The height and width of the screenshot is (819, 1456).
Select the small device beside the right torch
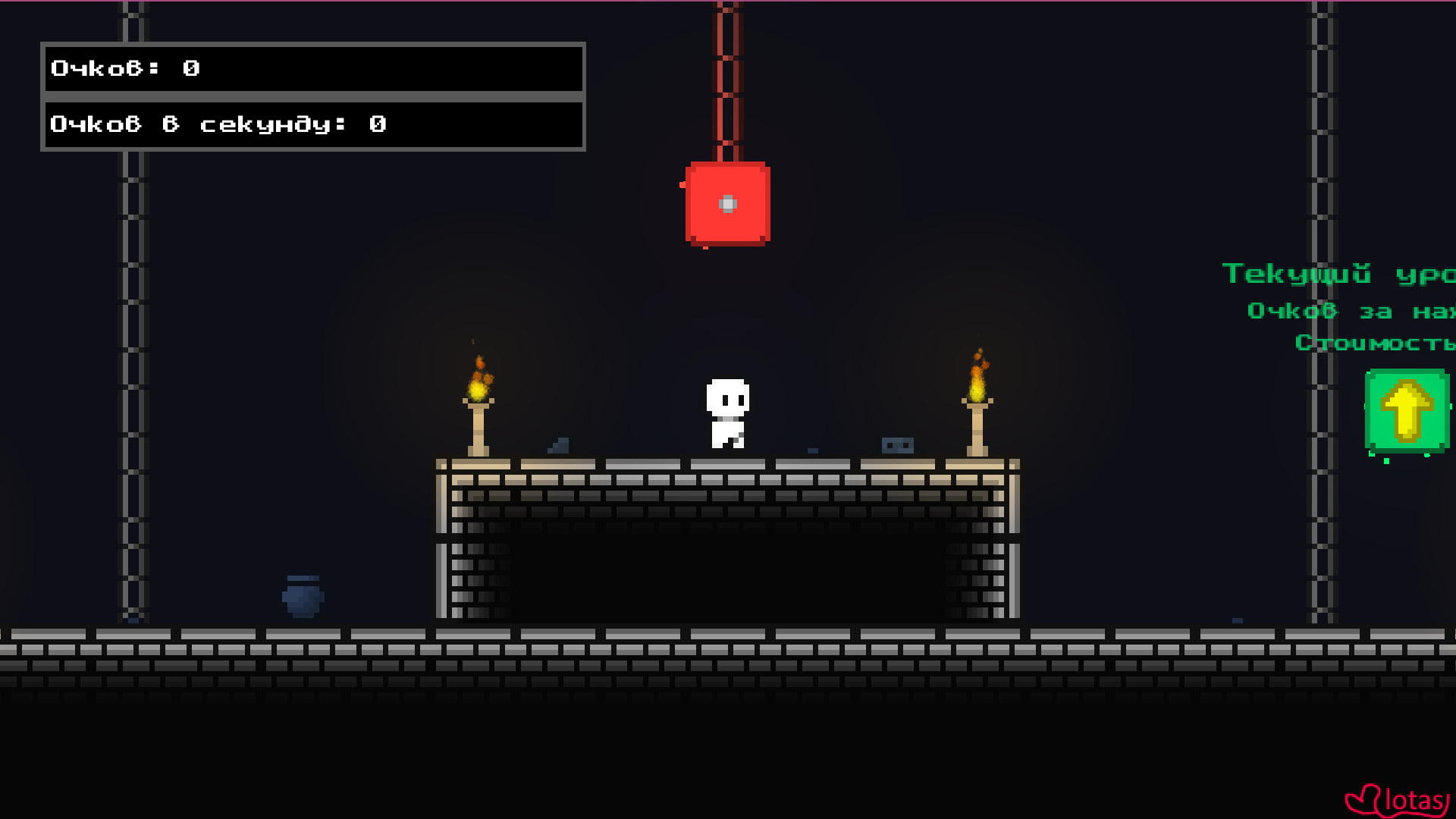click(x=898, y=447)
